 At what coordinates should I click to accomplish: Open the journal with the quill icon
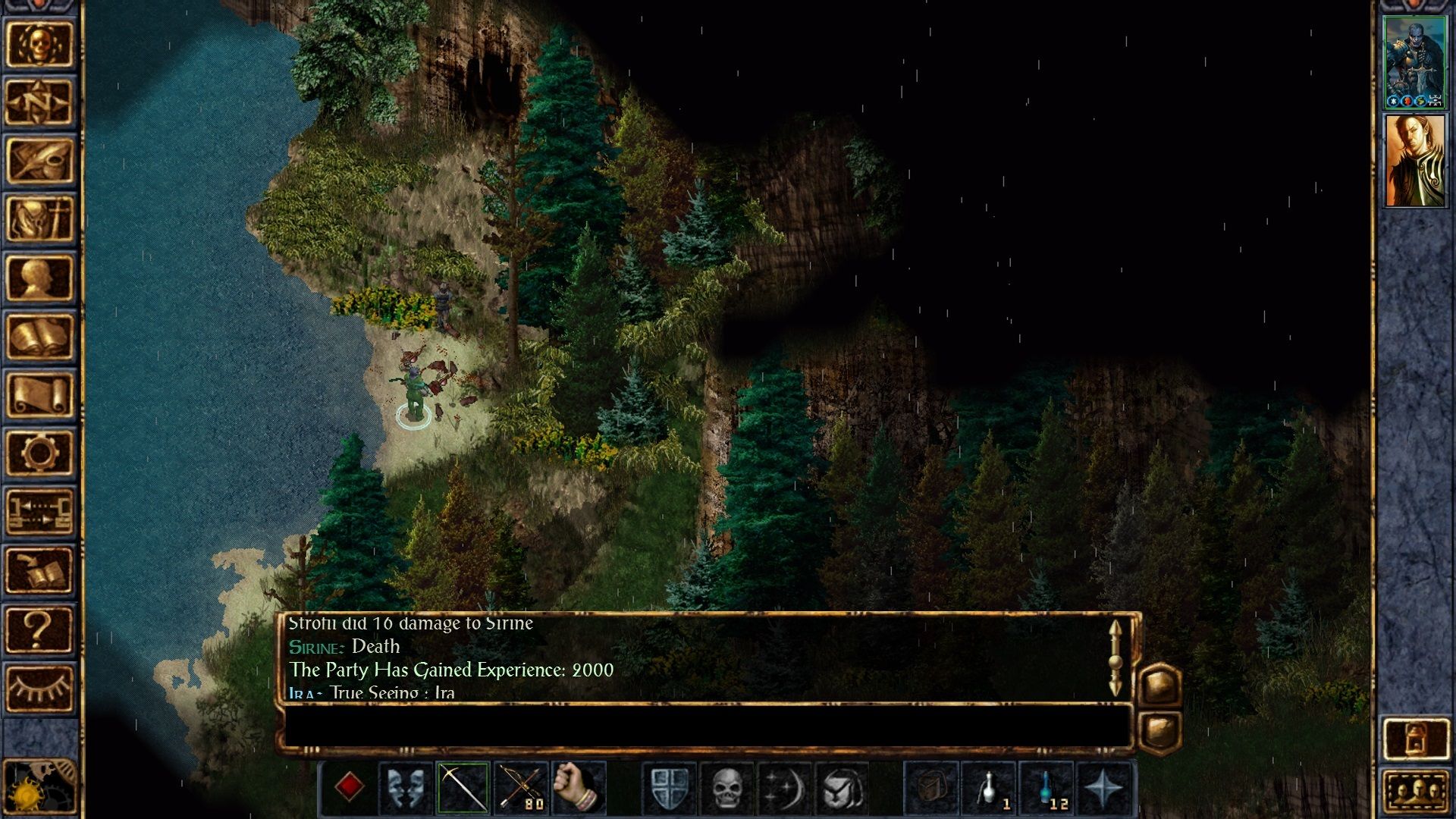coord(39,161)
